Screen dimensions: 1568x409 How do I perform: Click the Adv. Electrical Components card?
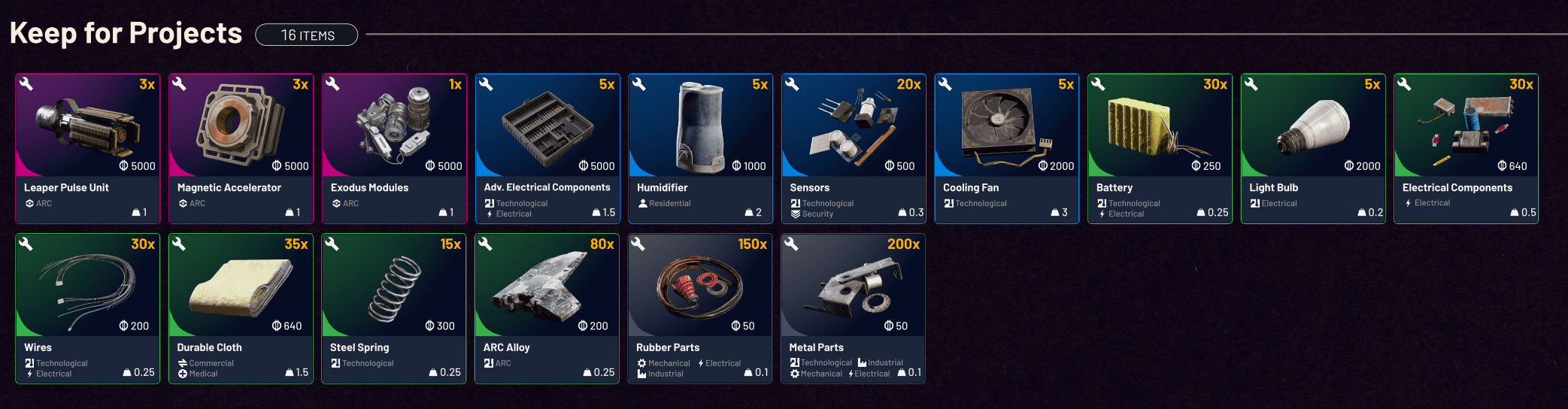pos(547,148)
